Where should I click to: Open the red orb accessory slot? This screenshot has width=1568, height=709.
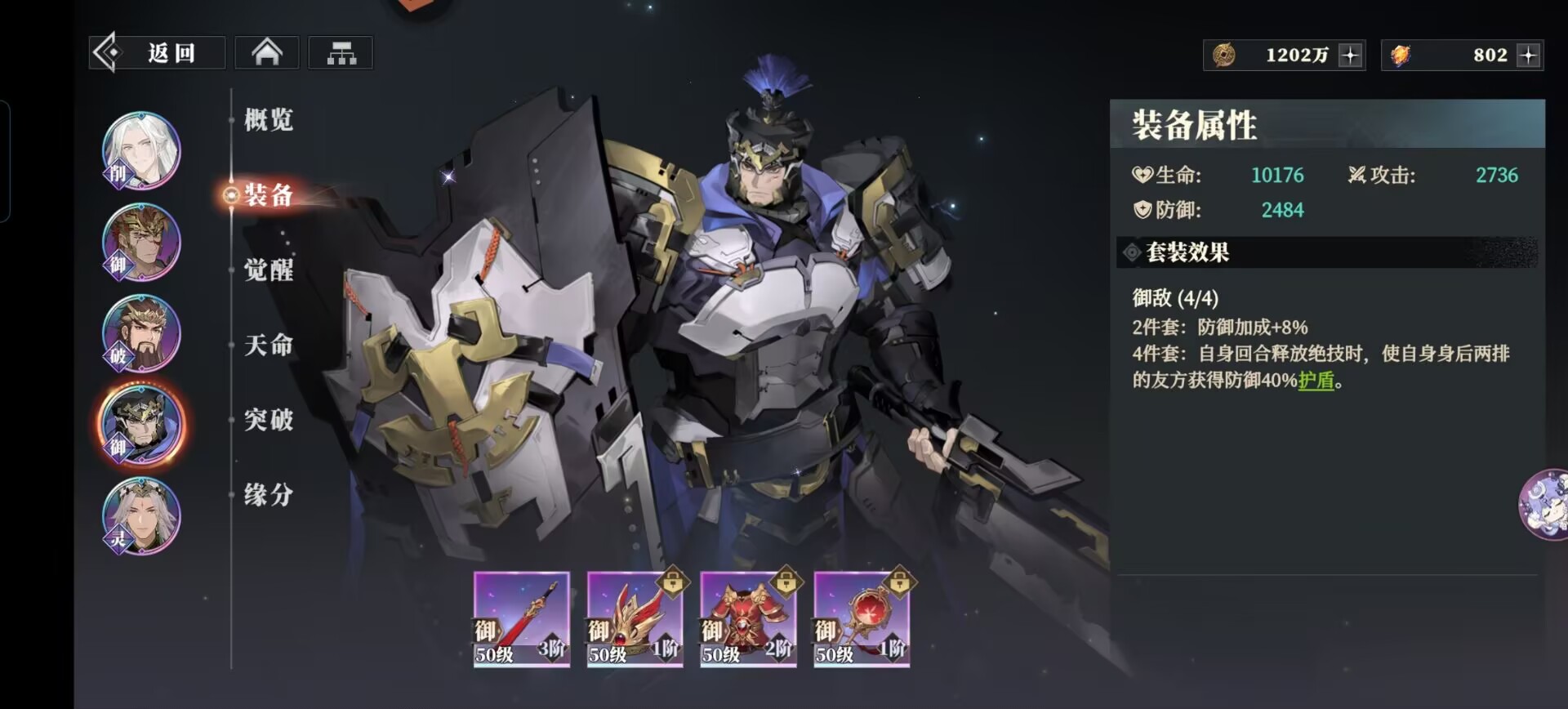pyautogui.click(x=862, y=619)
